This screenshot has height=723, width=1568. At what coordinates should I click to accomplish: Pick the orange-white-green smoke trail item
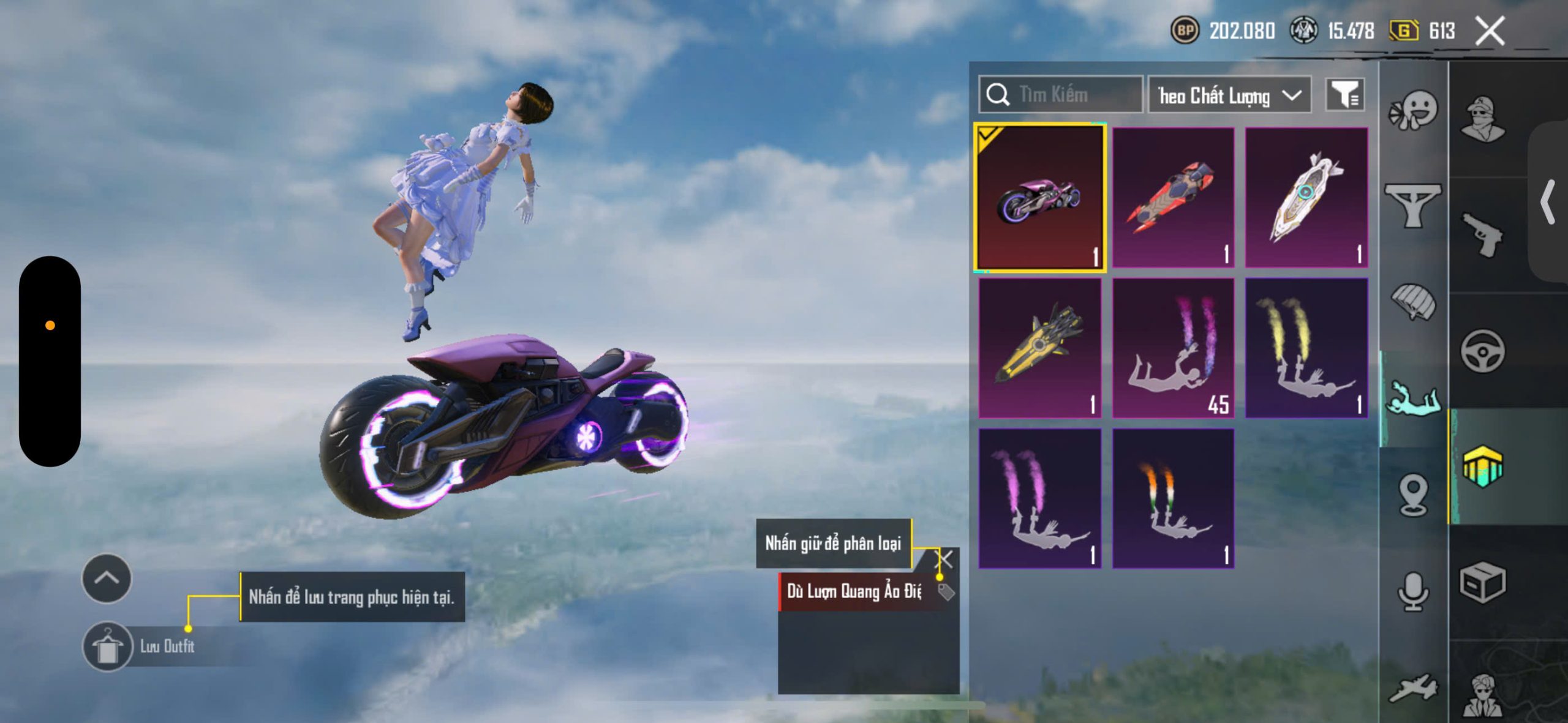(x=1173, y=498)
